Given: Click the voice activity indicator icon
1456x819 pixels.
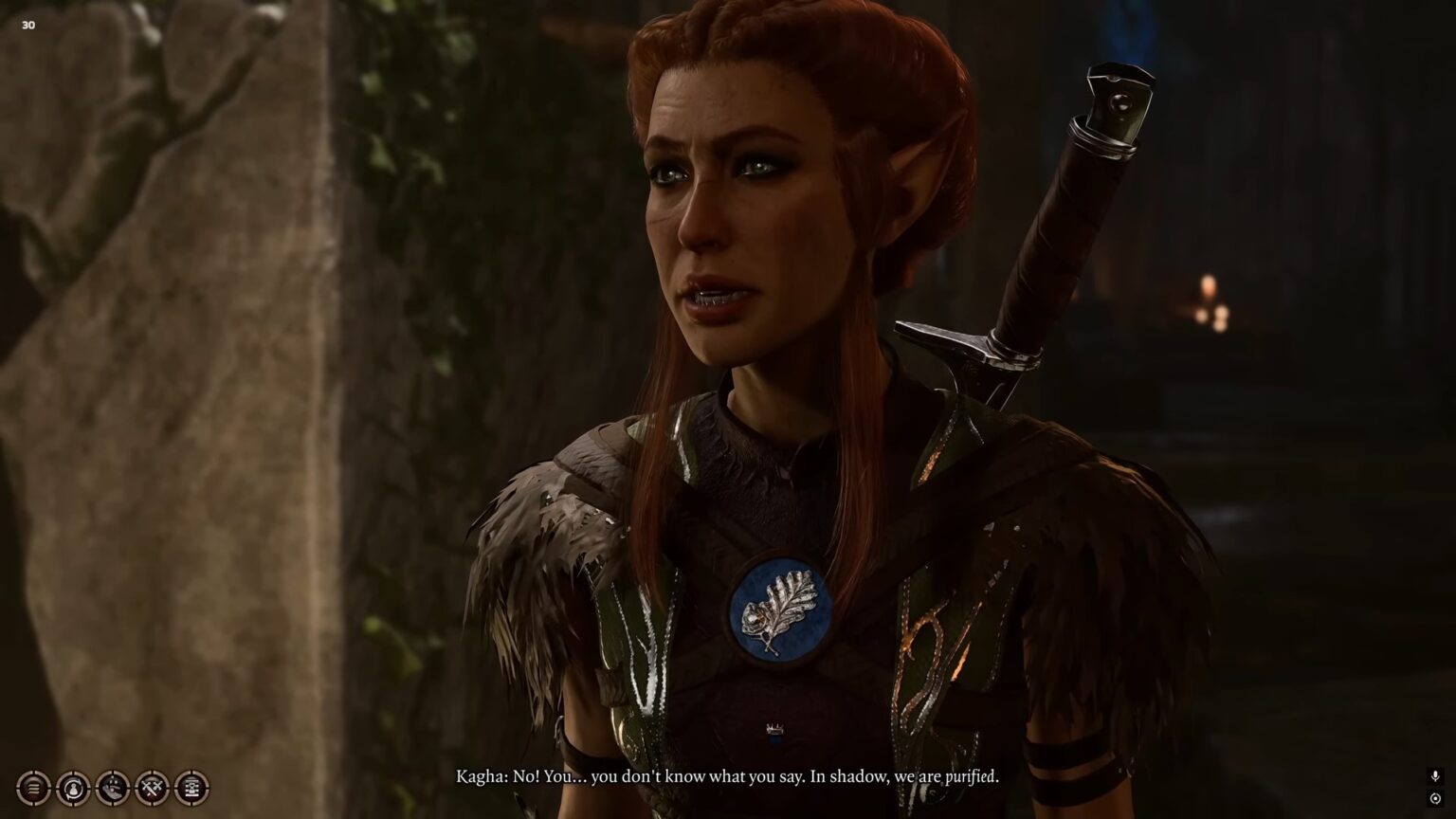Looking at the screenshot, I should point(1435,799).
